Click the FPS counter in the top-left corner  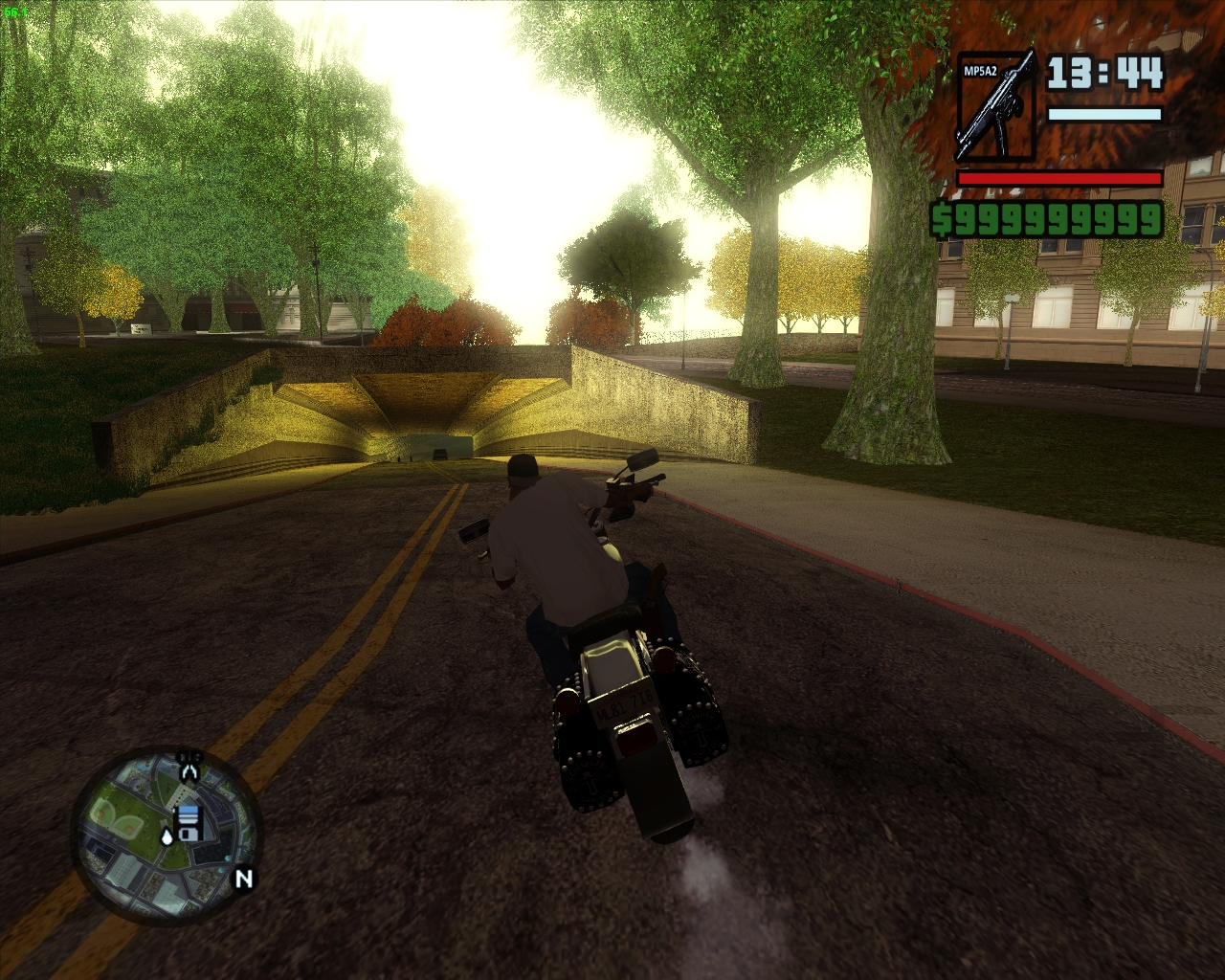point(13,11)
